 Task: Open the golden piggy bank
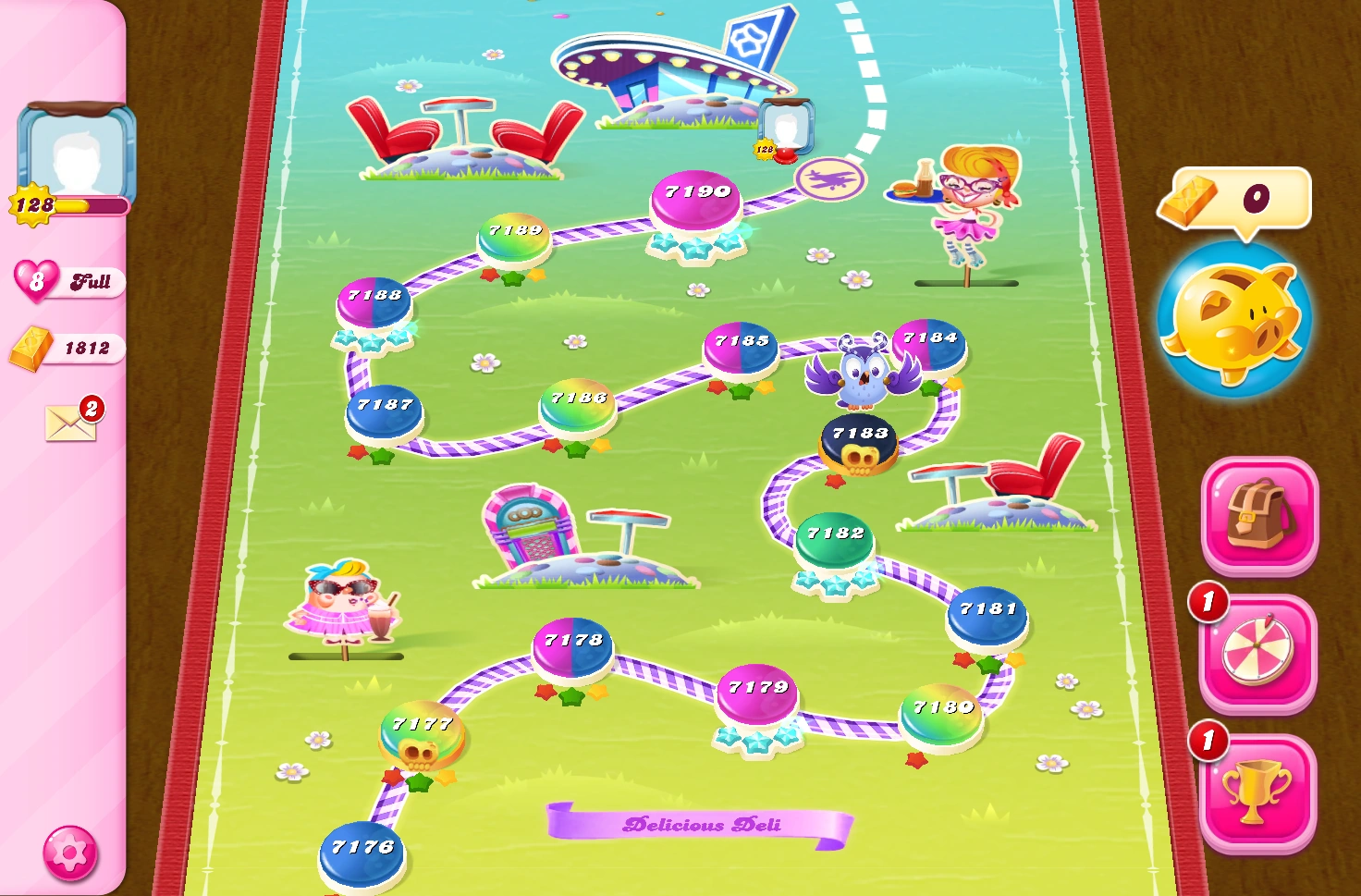[x=1239, y=319]
